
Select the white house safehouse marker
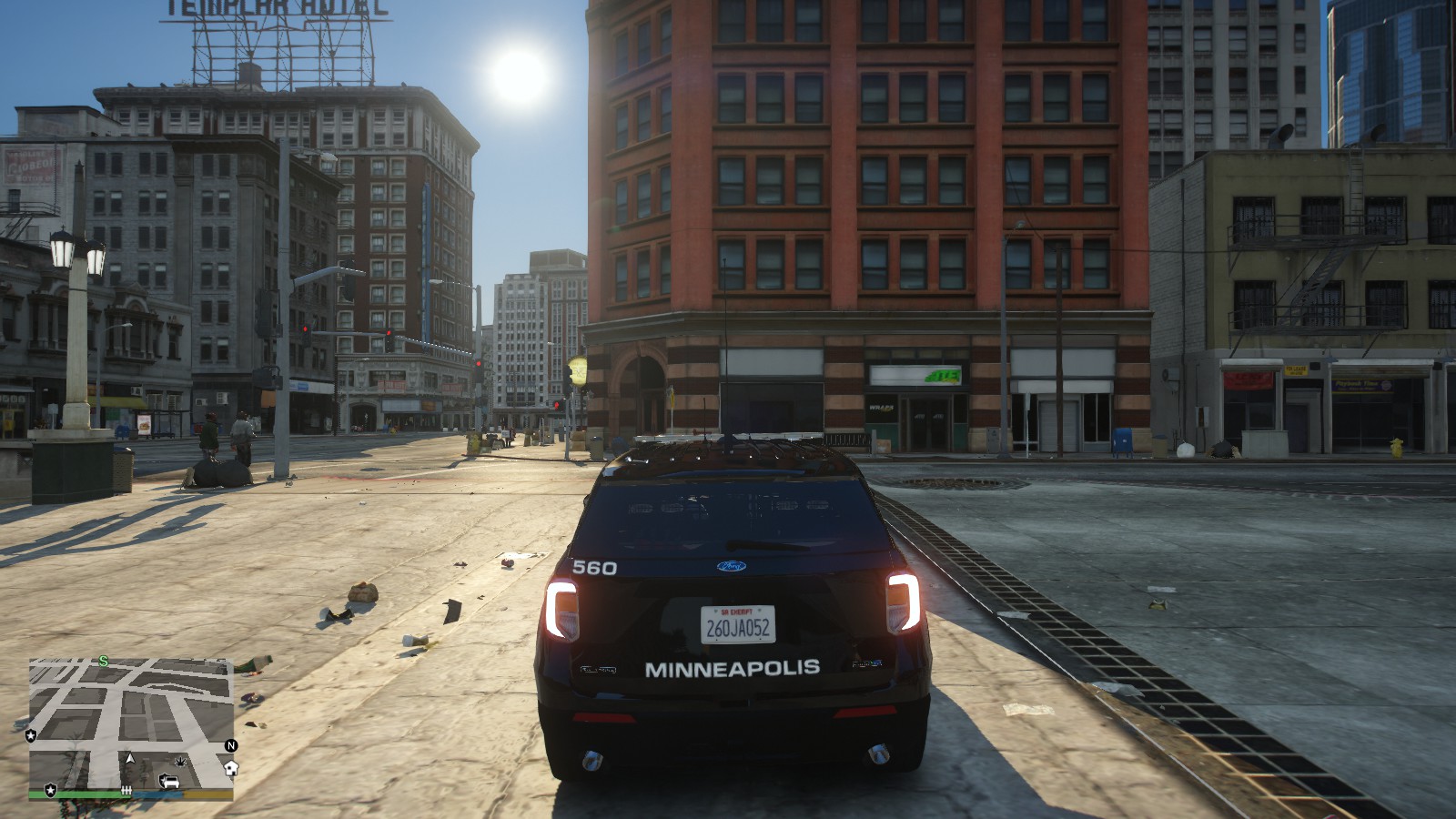tap(230, 767)
